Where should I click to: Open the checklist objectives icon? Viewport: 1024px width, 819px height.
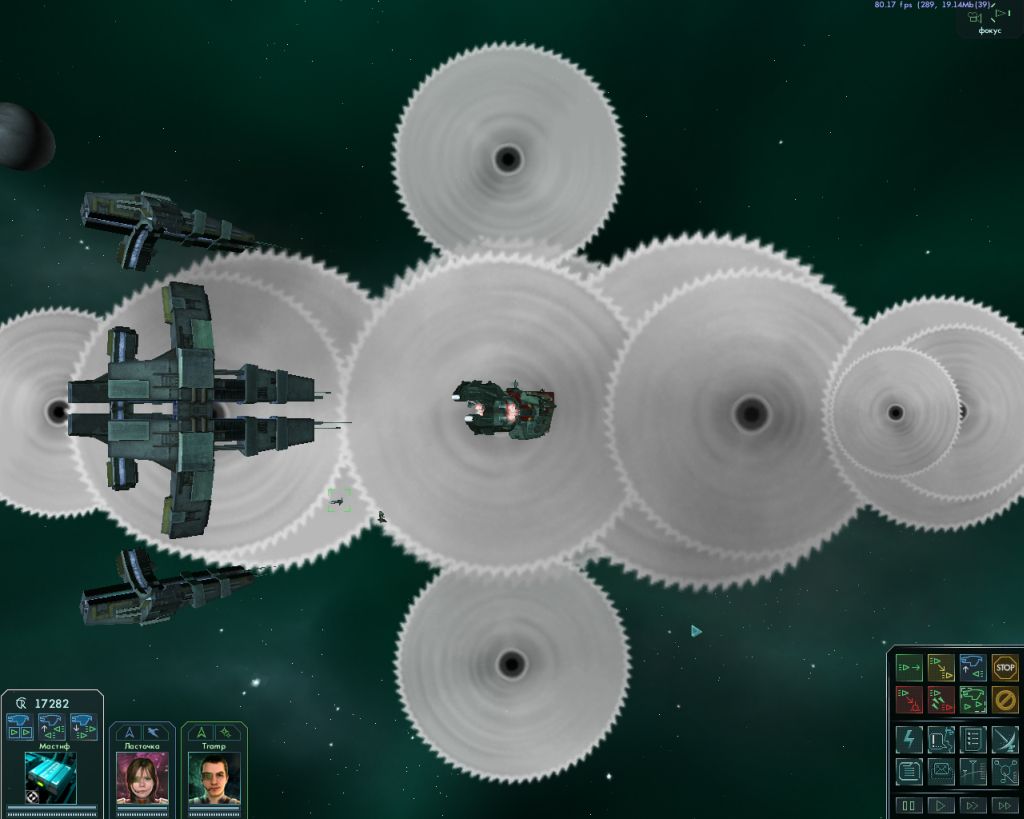click(x=973, y=740)
